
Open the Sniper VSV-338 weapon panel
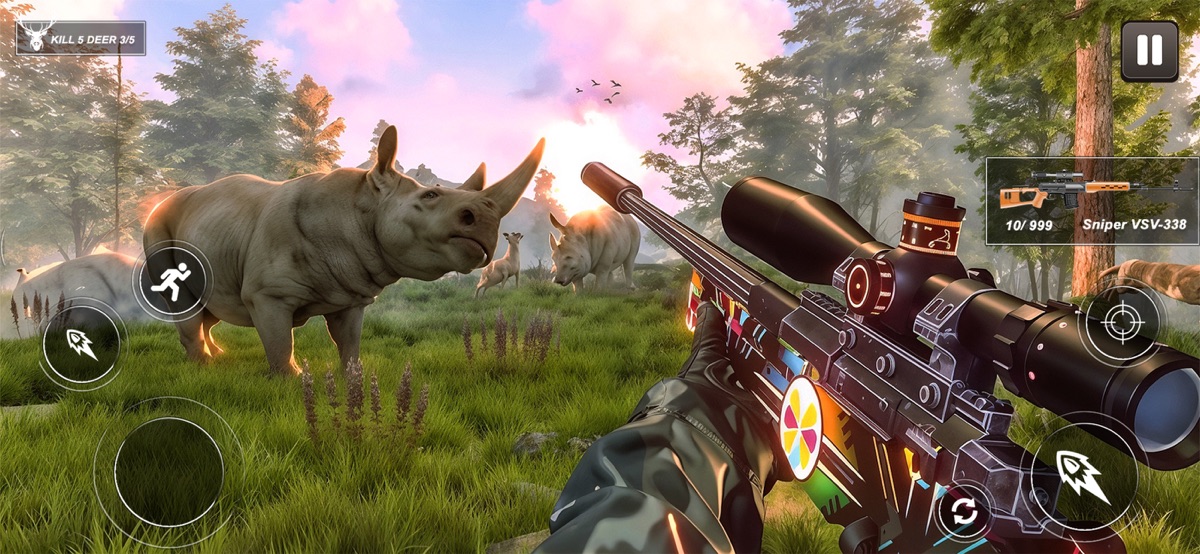(1092, 201)
